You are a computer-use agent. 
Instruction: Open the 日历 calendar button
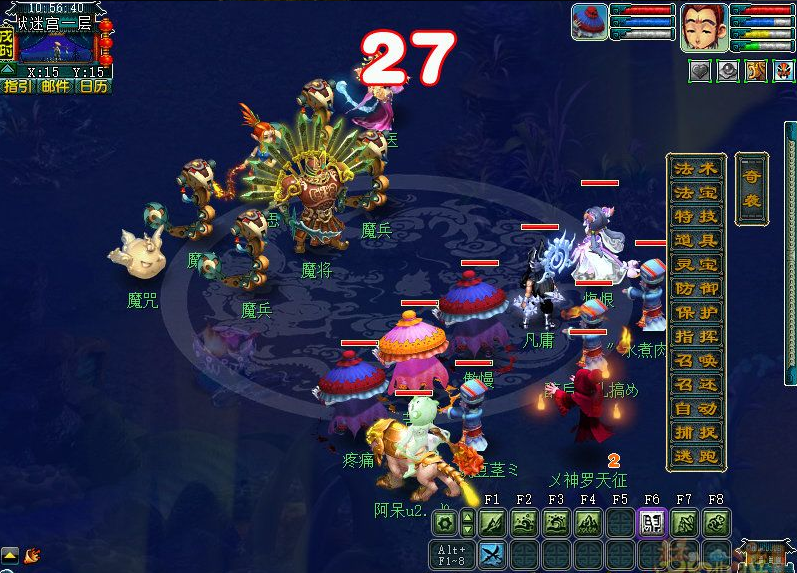(x=94, y=87)
